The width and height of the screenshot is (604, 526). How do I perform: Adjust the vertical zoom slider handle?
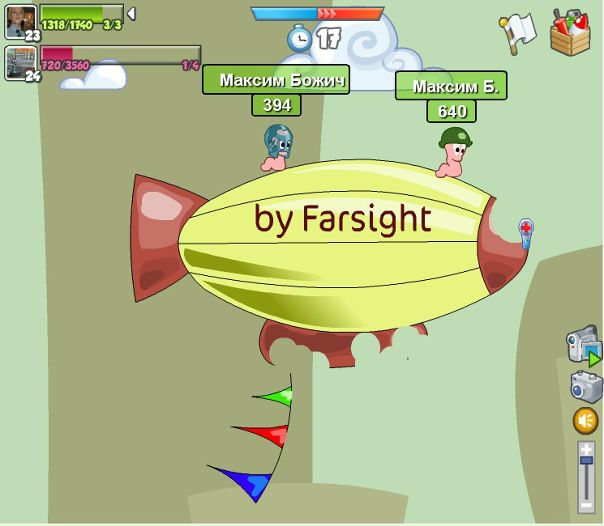click(x=587, y=460)
